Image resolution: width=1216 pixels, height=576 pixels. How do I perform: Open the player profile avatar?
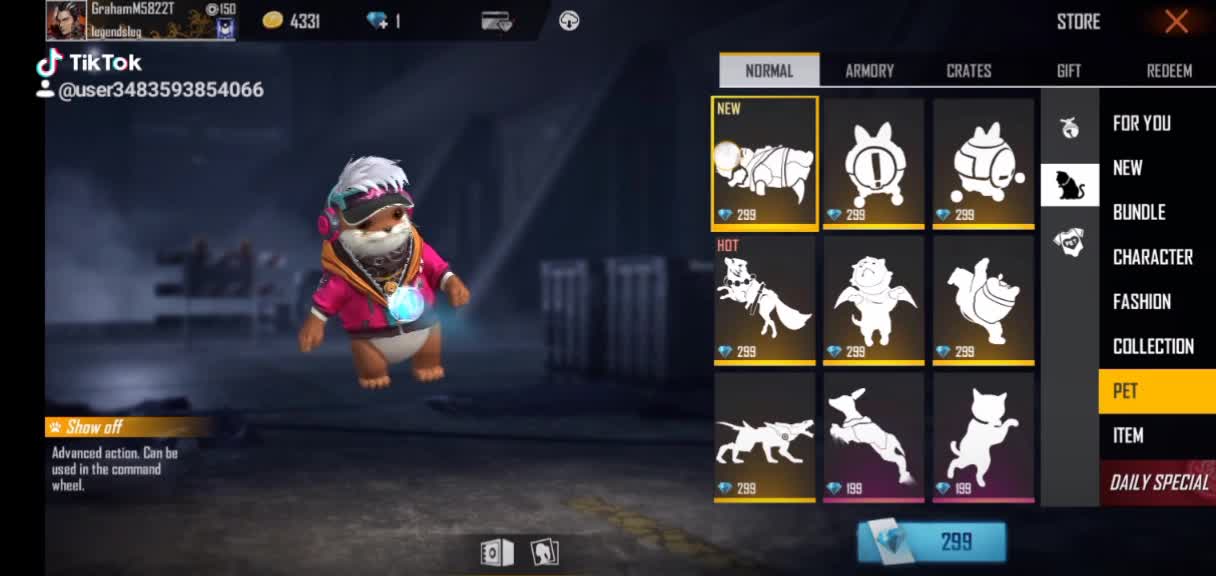(x=65, y=20)
